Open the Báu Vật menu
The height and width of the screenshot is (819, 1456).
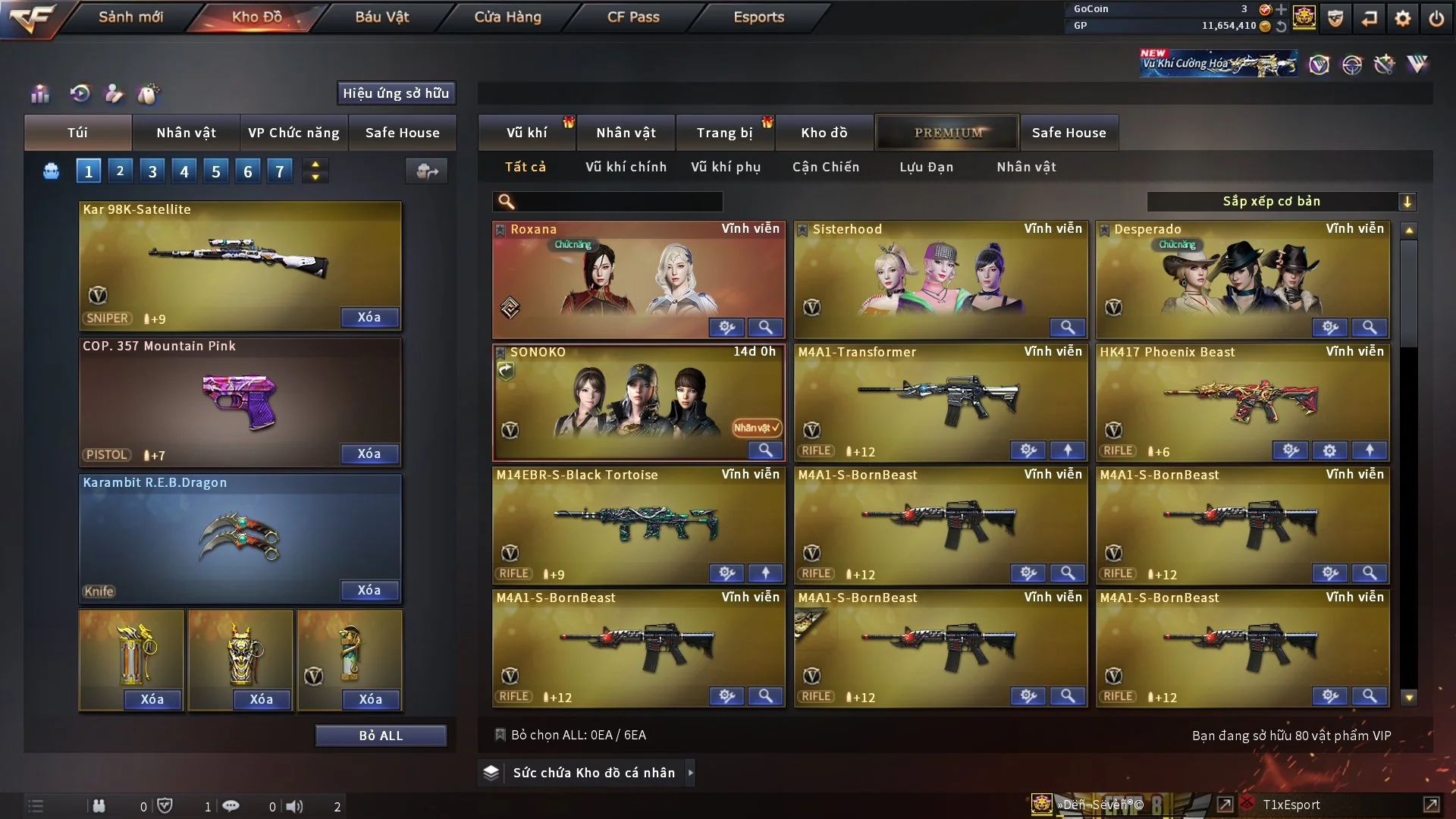(381, 17)
